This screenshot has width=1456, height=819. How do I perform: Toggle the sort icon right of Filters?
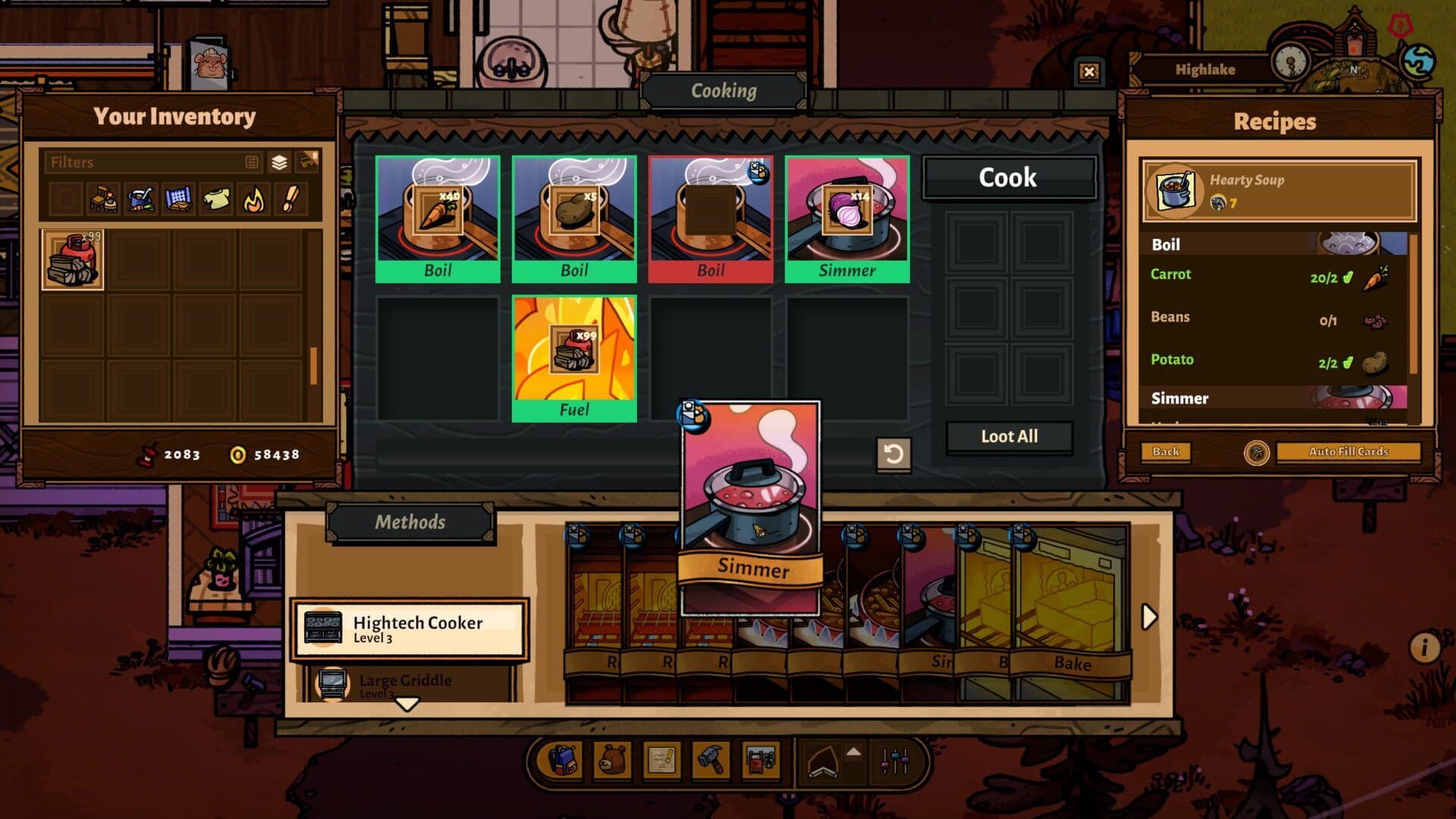tap(308, 162)
